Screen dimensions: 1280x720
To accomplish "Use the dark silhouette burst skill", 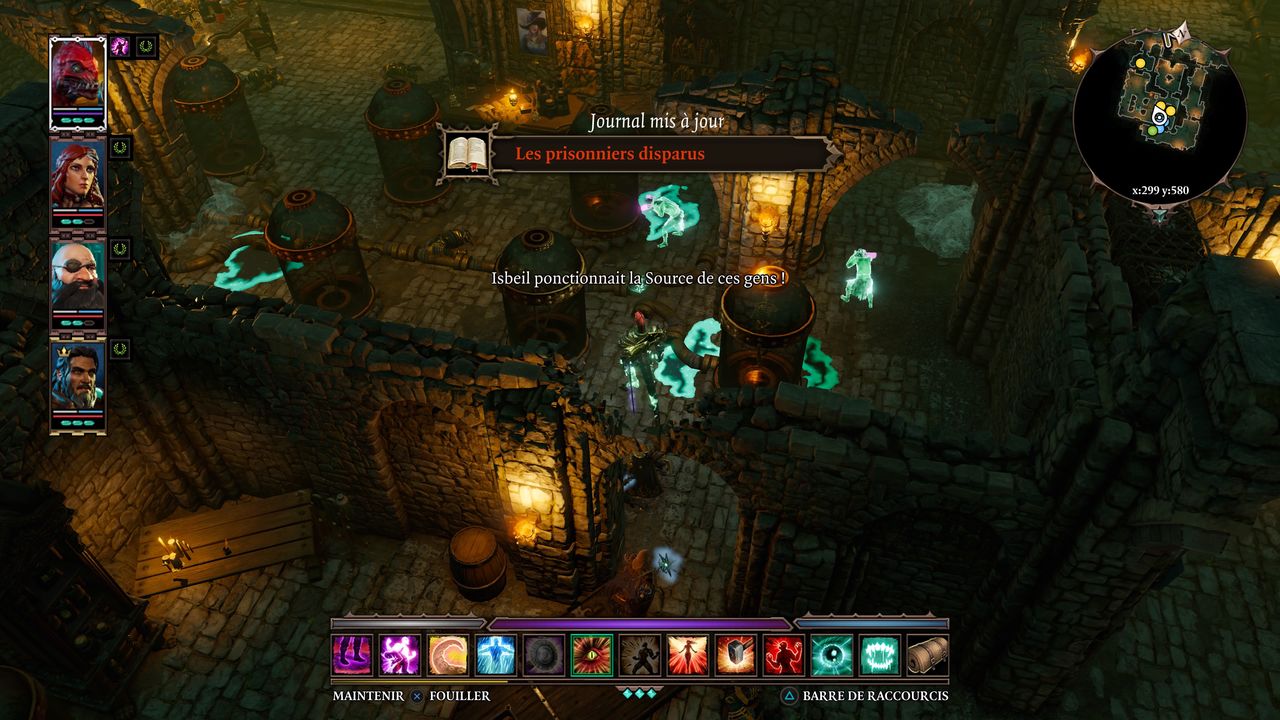I will pos(640,655).
